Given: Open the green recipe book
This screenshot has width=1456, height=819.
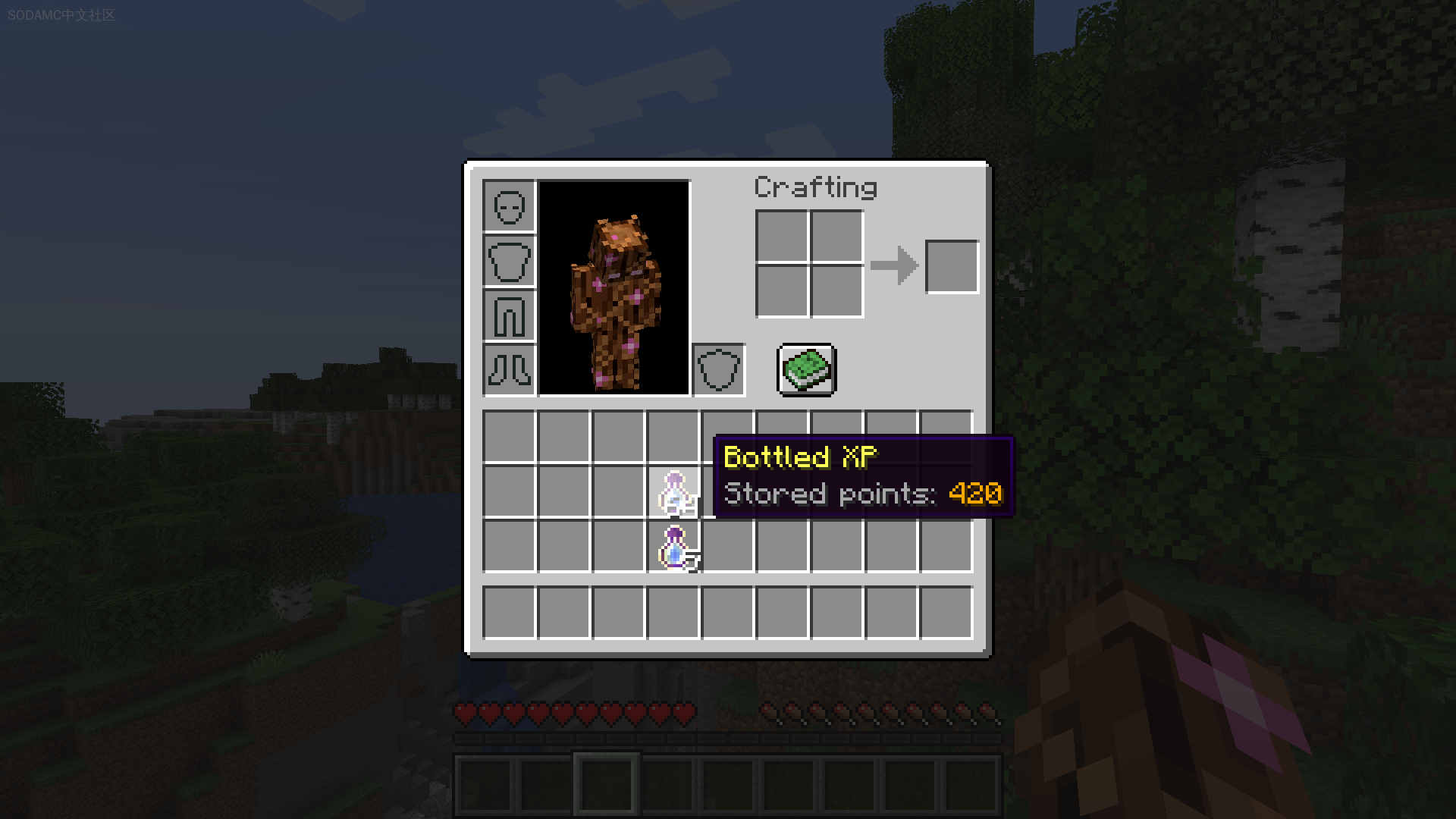Looking at the screenshot, I should tap(806, 370).
